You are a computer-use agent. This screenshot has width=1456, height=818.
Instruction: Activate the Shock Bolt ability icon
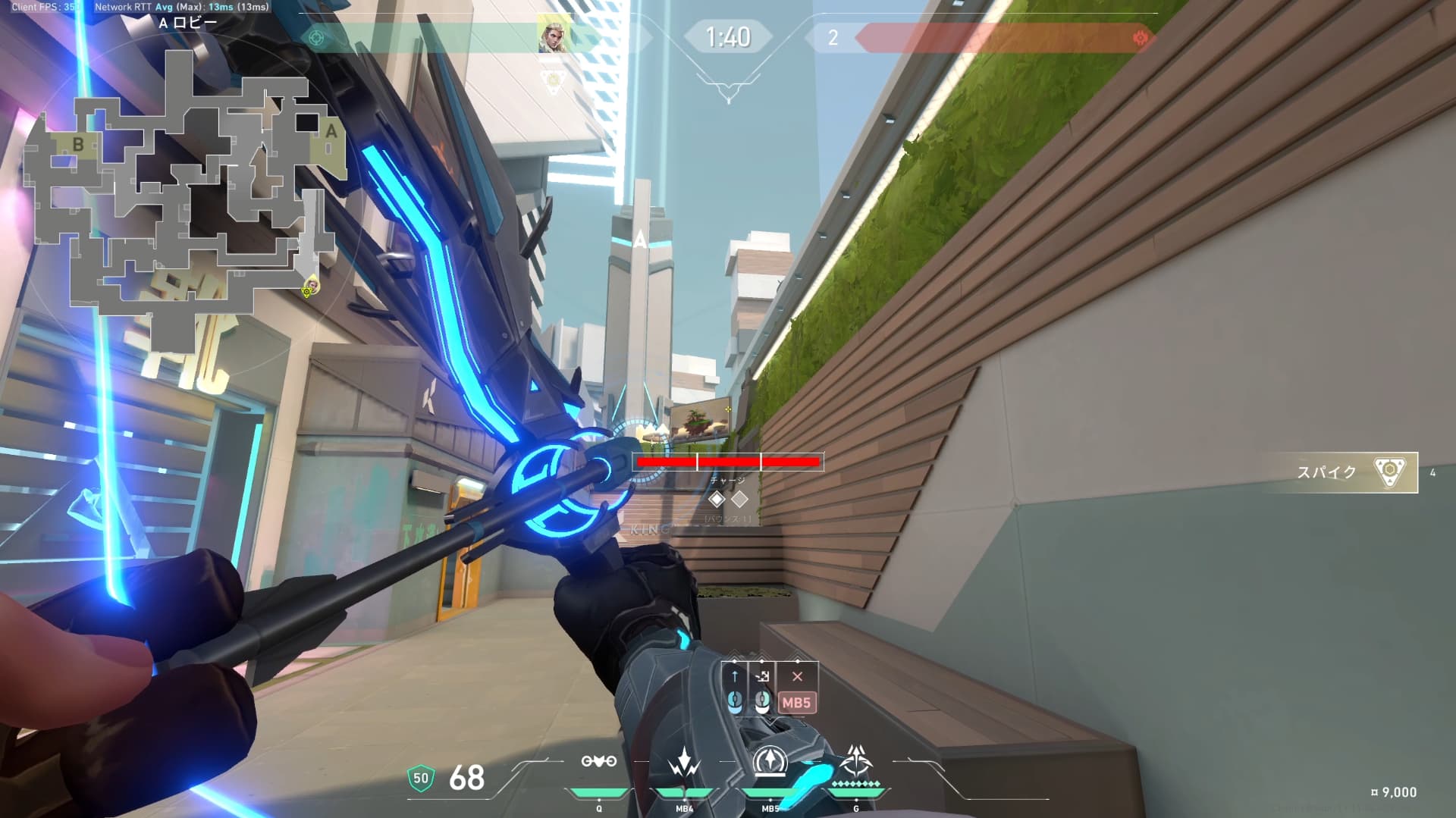tap(683, 762)
